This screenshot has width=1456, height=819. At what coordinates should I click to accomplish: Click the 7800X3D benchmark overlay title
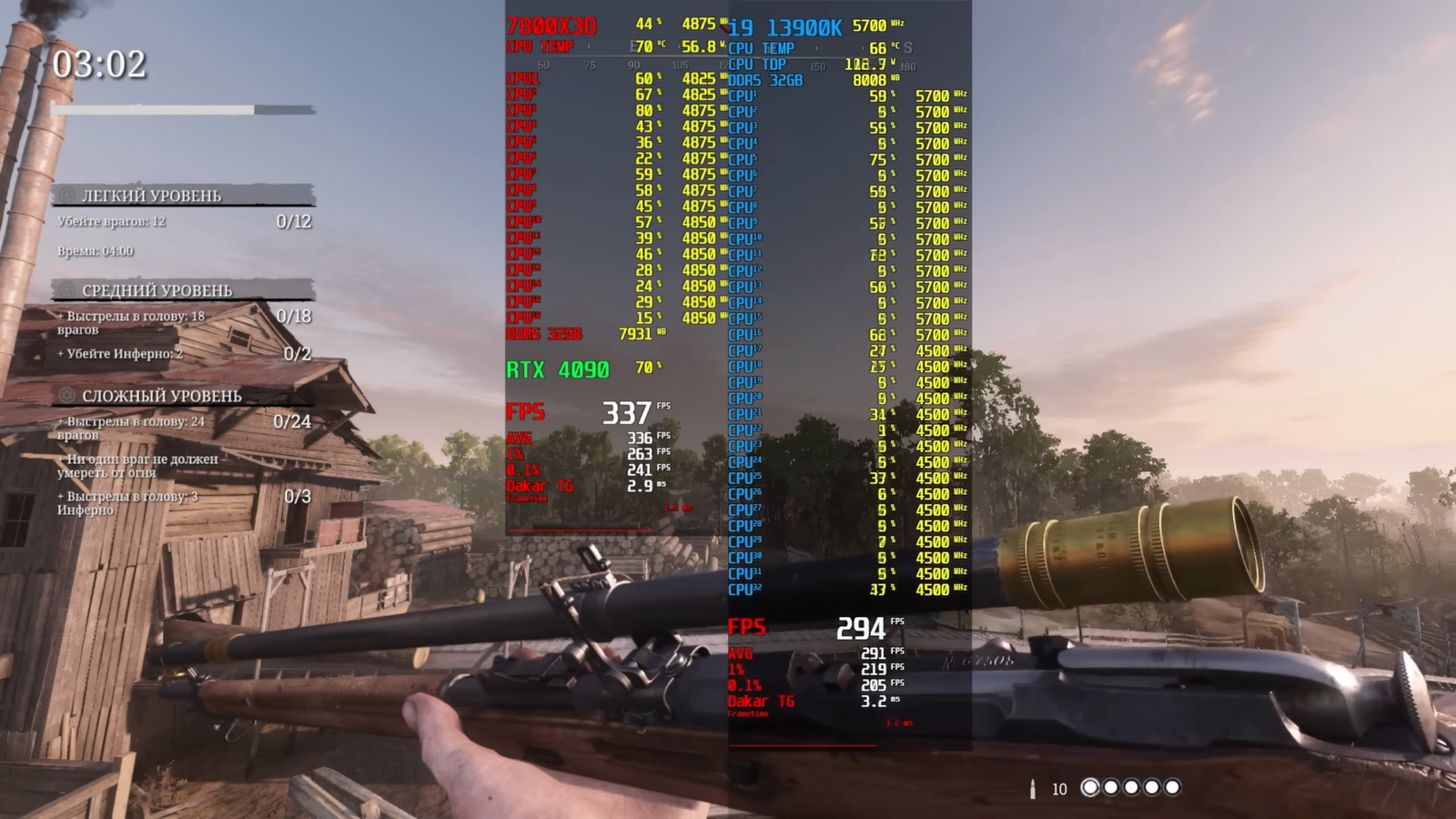(551, 26)
